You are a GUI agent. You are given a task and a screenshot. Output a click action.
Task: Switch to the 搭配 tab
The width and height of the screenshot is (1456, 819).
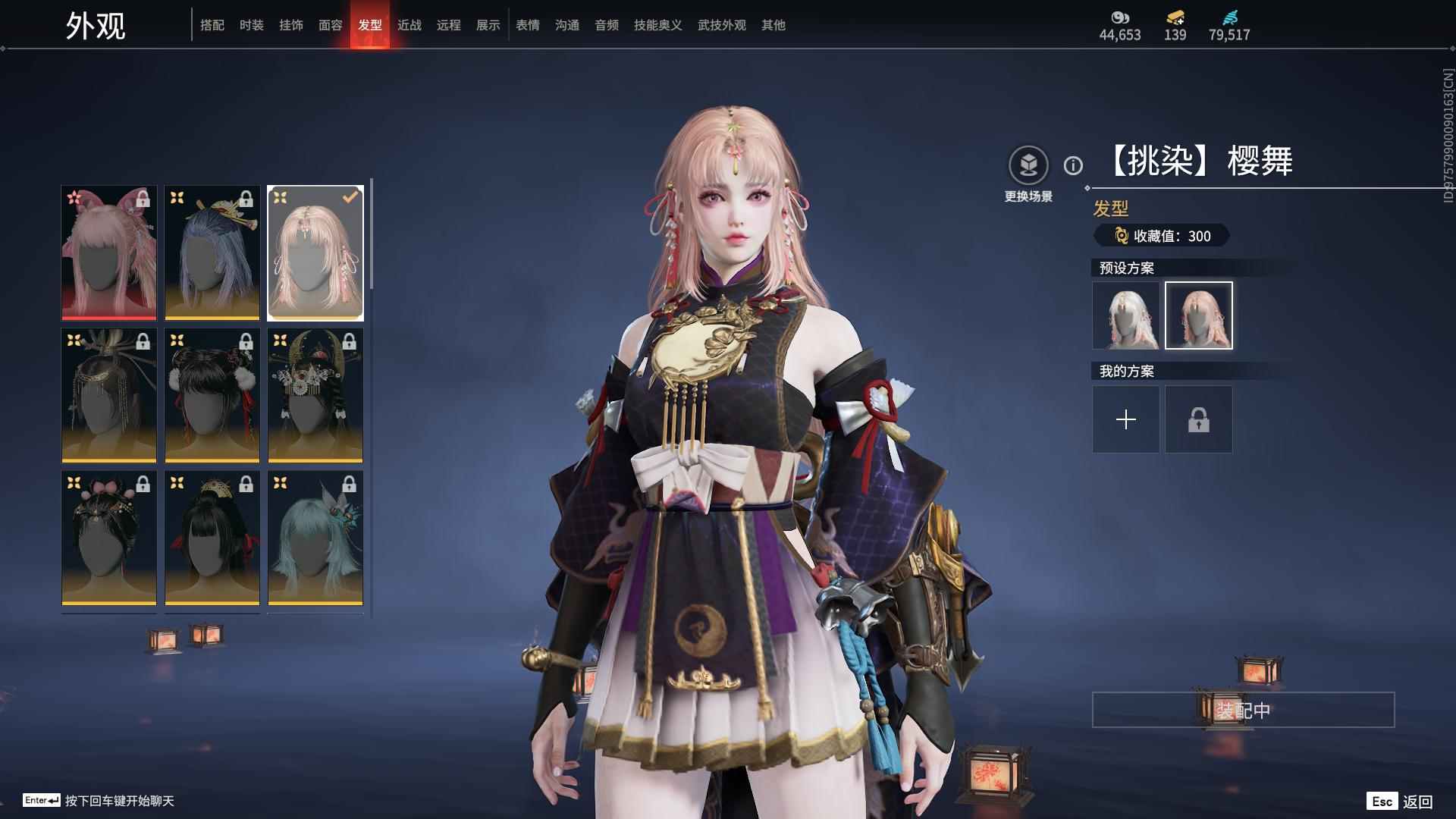[x=212, y=25]
